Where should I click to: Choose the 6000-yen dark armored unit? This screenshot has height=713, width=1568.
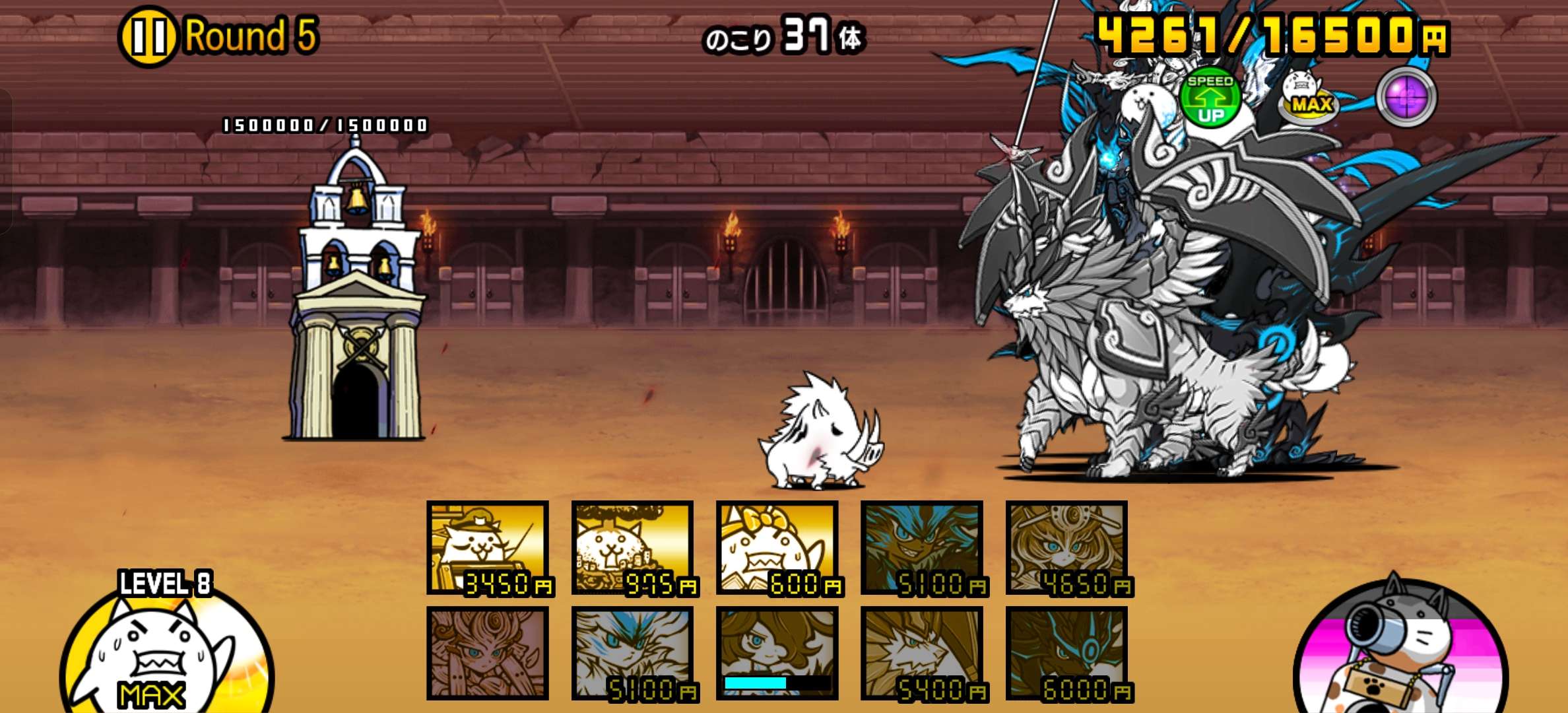tap(1067, 654)
